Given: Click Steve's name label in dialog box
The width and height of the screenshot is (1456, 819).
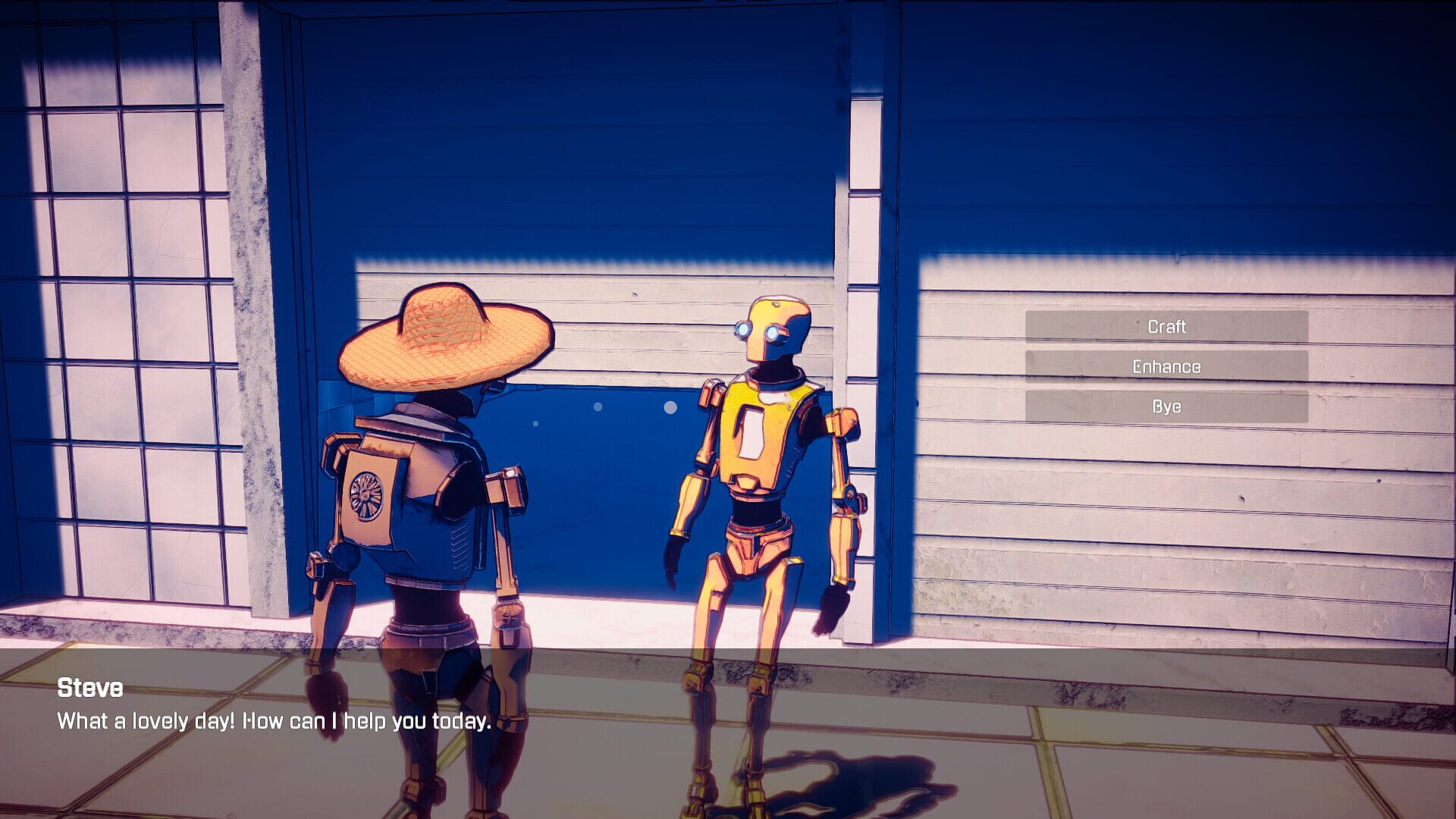Looking at the screenshot, I should 91,690.
